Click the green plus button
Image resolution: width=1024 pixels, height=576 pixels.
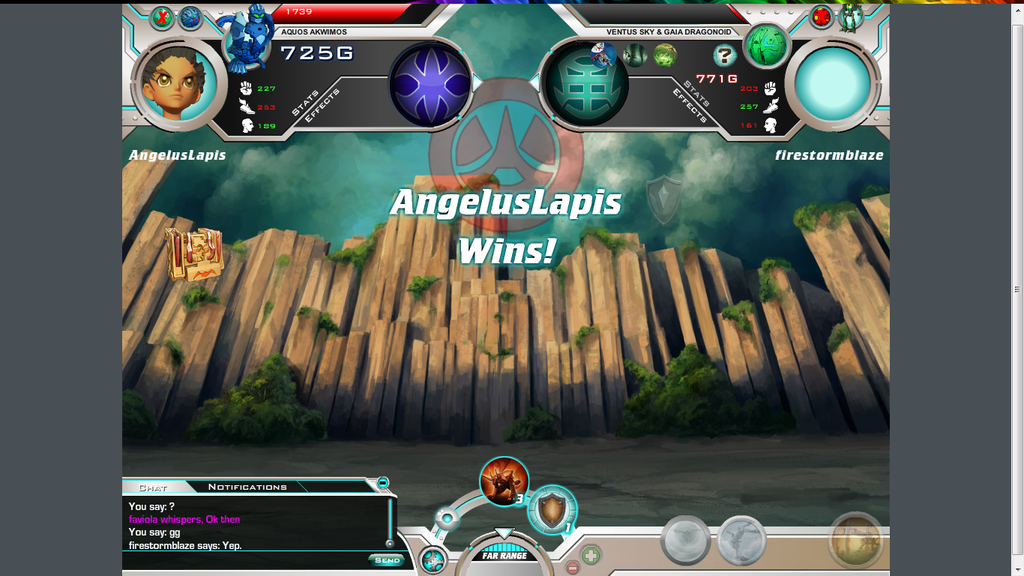[x=591, y=553]
